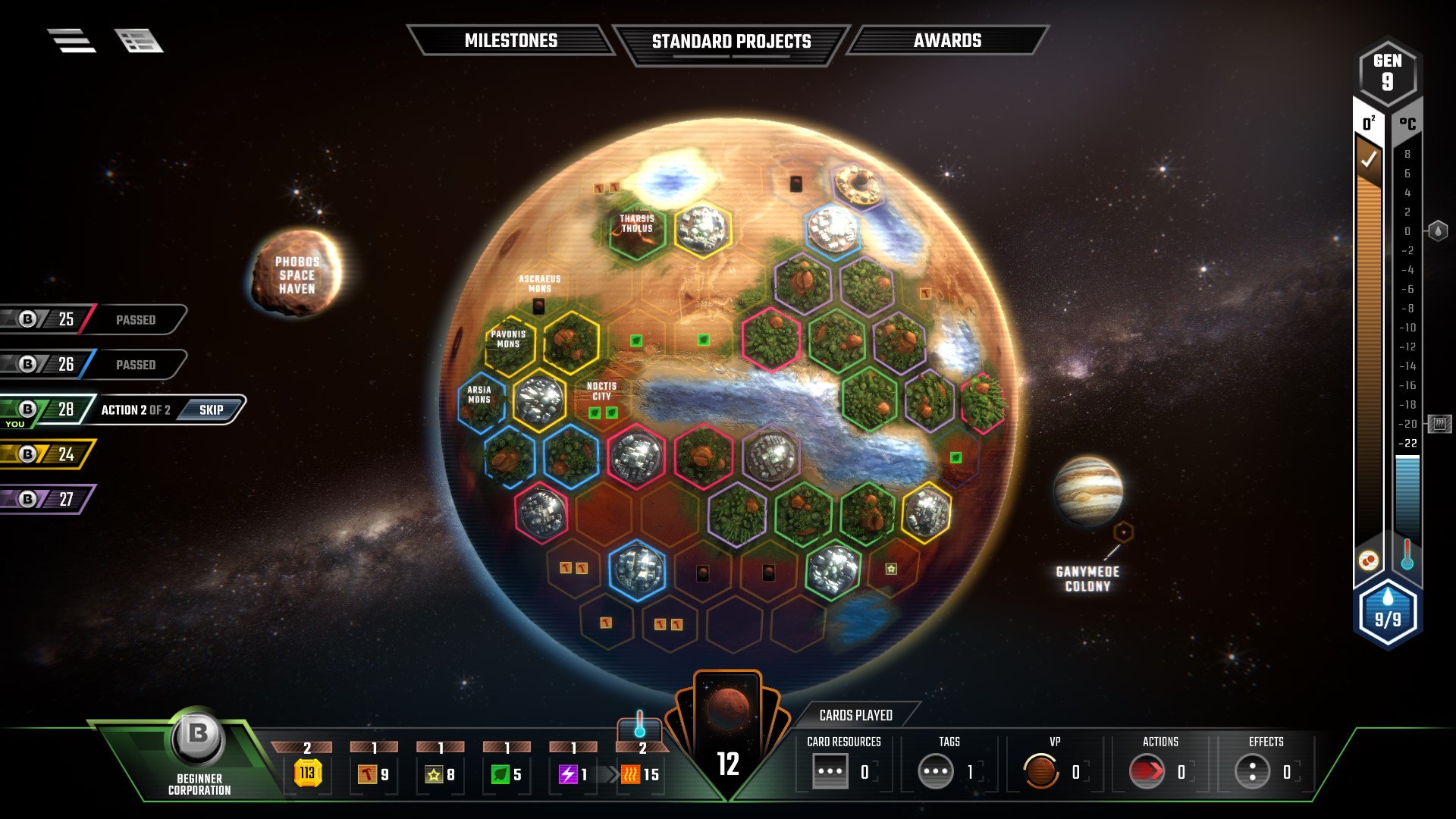The height and width of the screenshot is (819, 1456).
Task: View your card stack showing 12 cards
Action: (x=726, y=720)
